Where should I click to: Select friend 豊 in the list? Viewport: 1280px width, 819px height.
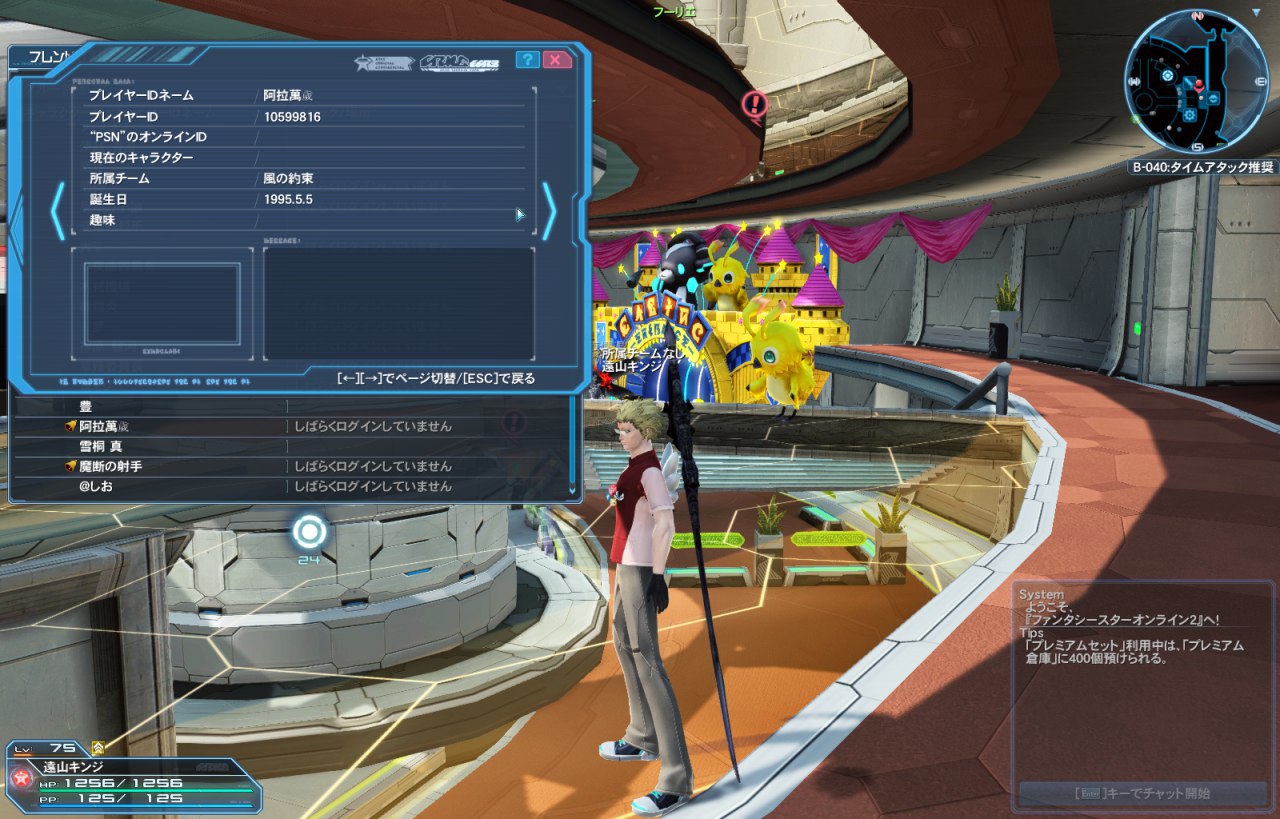tap(86, 406)
